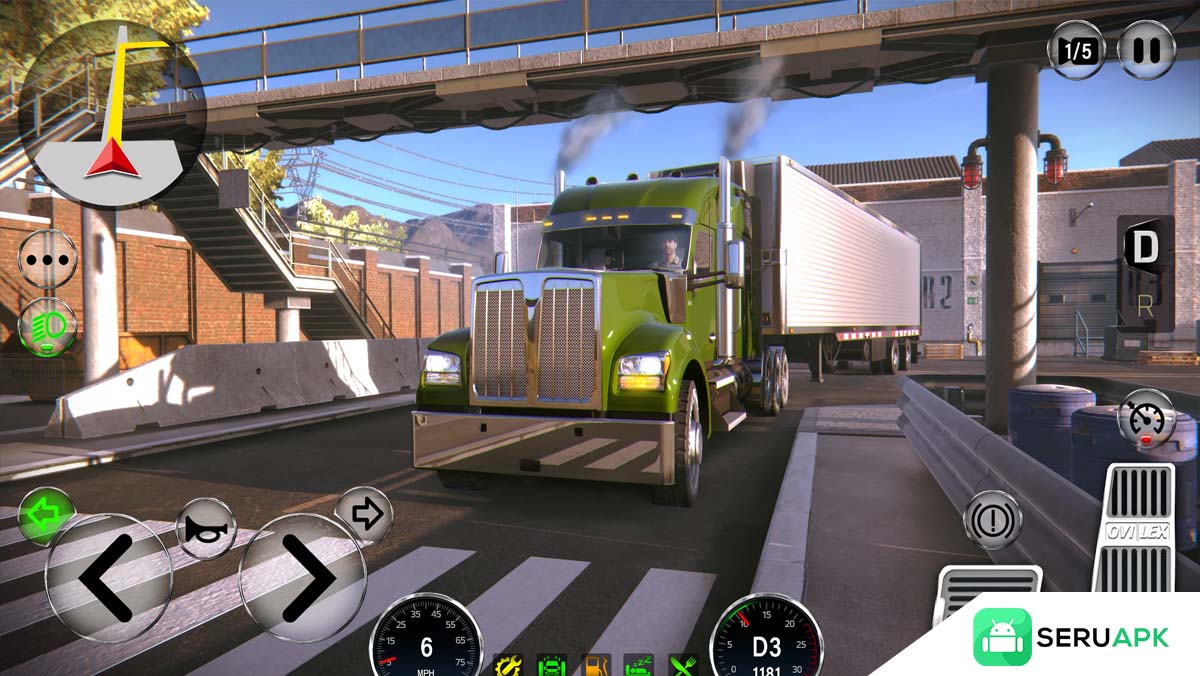This screenshot has height=676, width=1200.
Task: Pause the game
Action: pyautogui.click(x=1146, y=49)
